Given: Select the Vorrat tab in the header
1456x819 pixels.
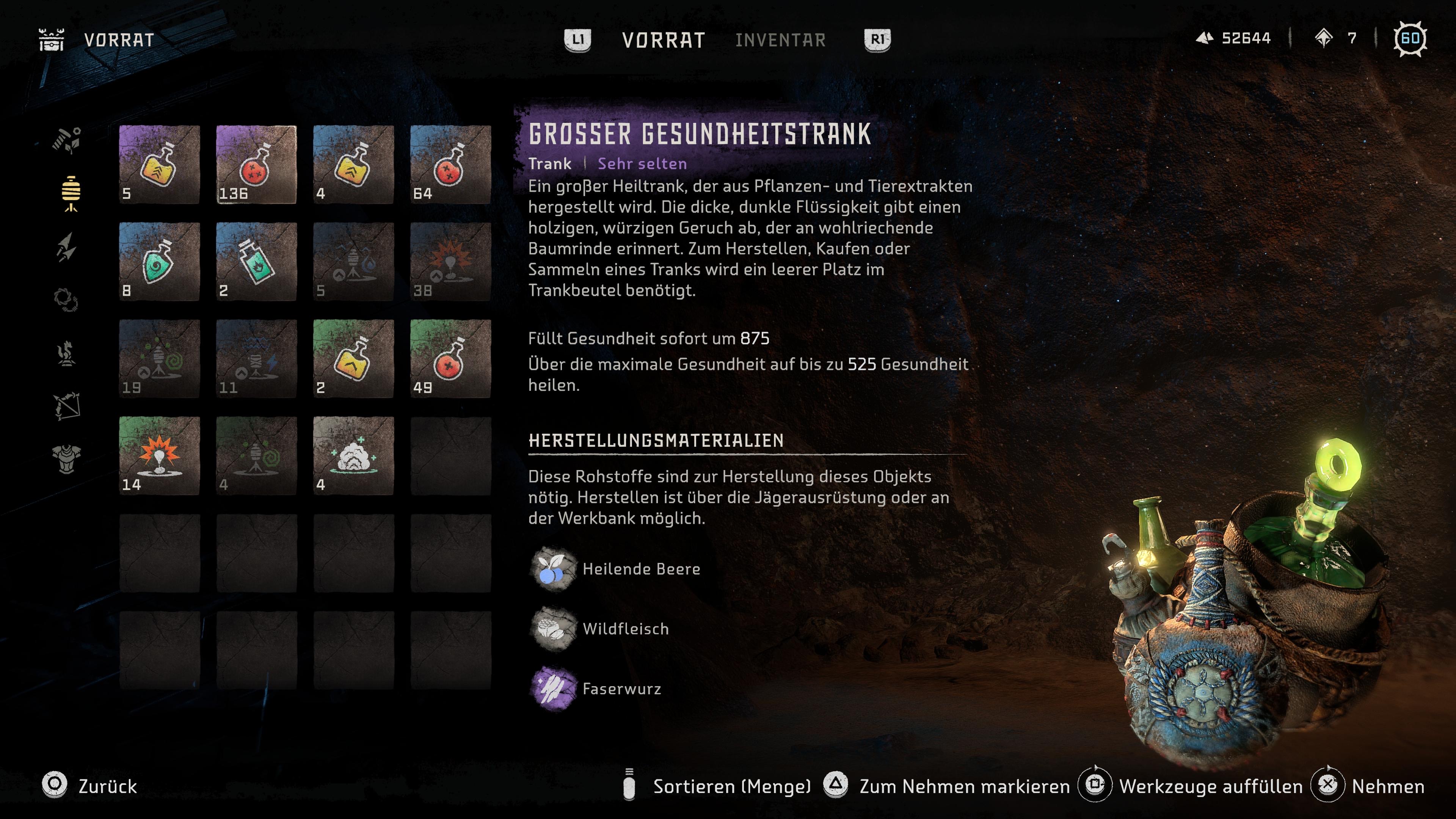Looking at the screenshot, I should point(664,40).
